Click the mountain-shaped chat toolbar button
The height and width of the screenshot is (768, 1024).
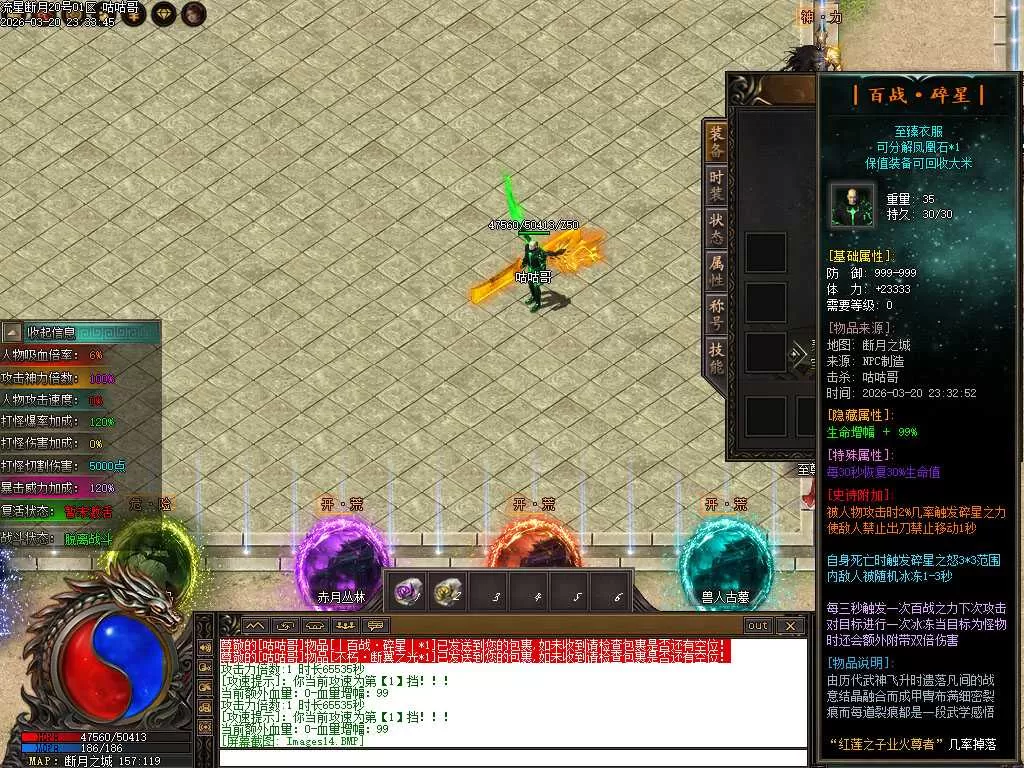click(x=254, y=626)
